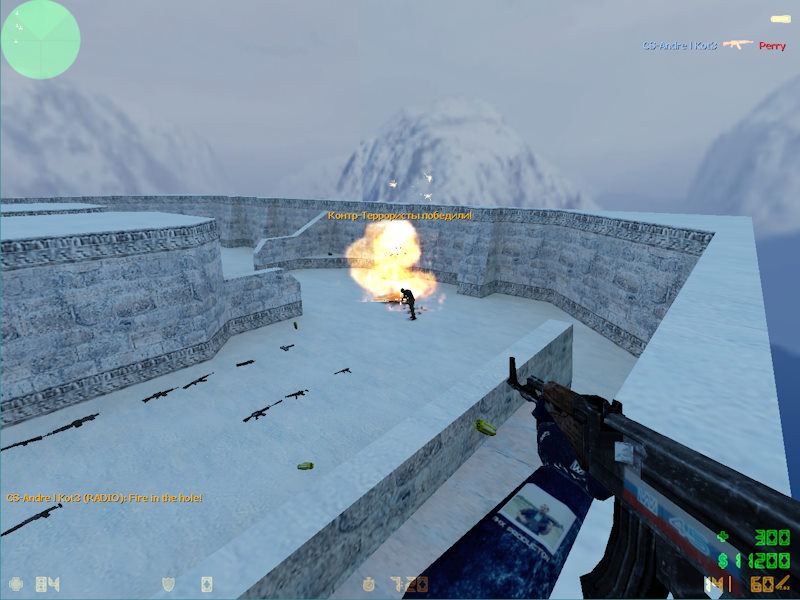
Task: Click the health cross icon
Action: (16, 583)
